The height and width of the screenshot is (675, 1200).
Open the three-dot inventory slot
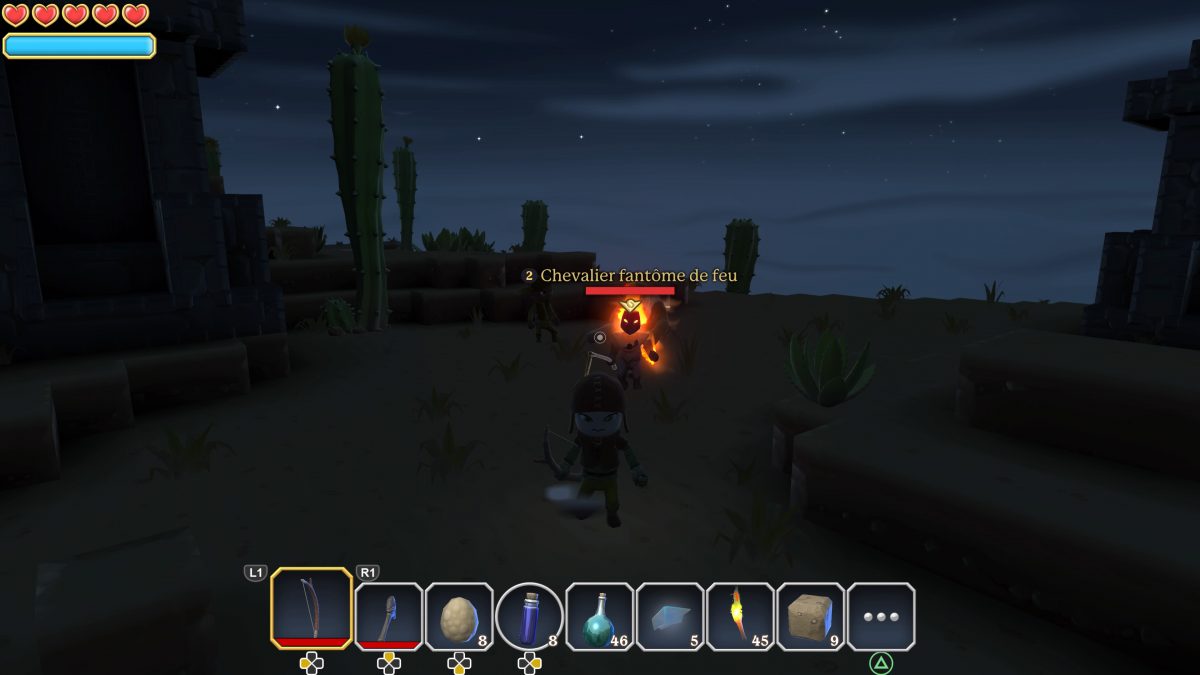[x=881, y=616]
